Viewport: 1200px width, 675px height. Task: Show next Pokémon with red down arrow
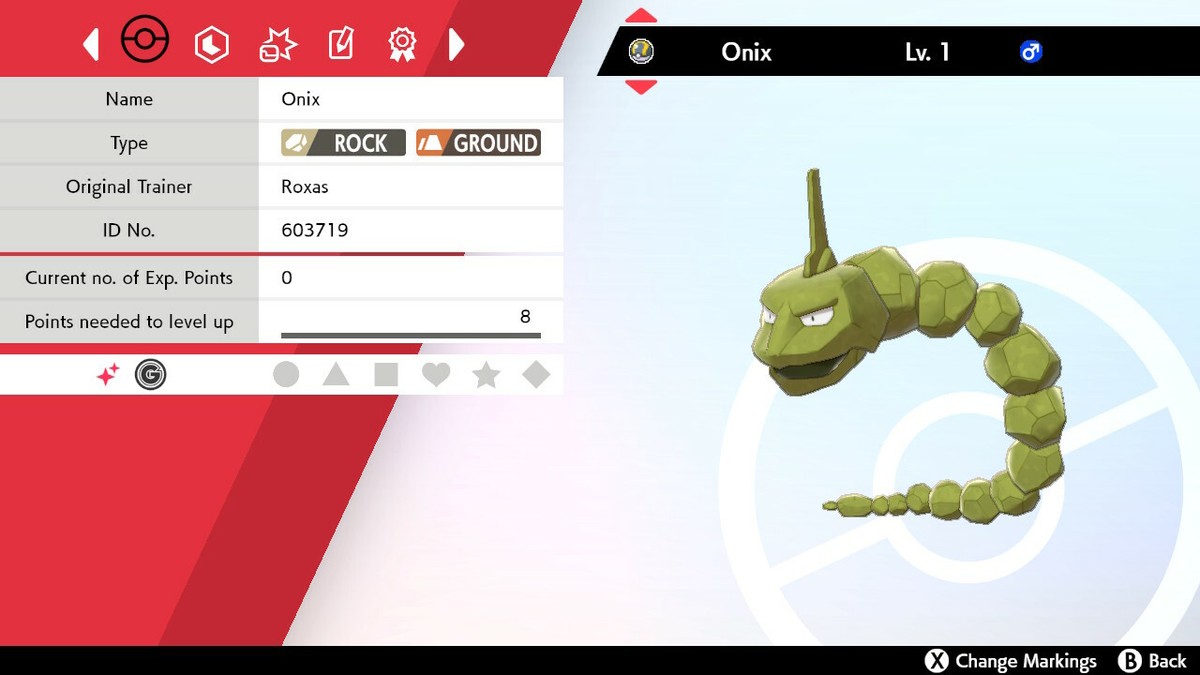[x=641, y=87]
